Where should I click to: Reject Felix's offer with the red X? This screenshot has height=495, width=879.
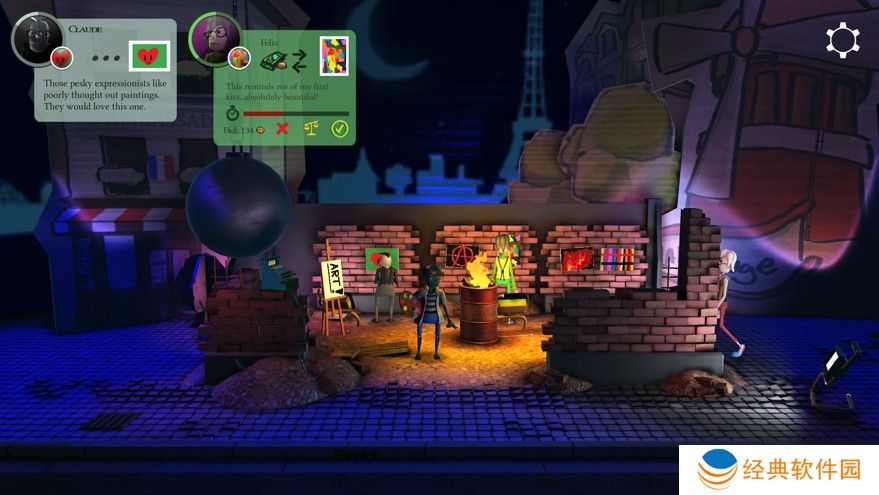click(x=283, y=128)
